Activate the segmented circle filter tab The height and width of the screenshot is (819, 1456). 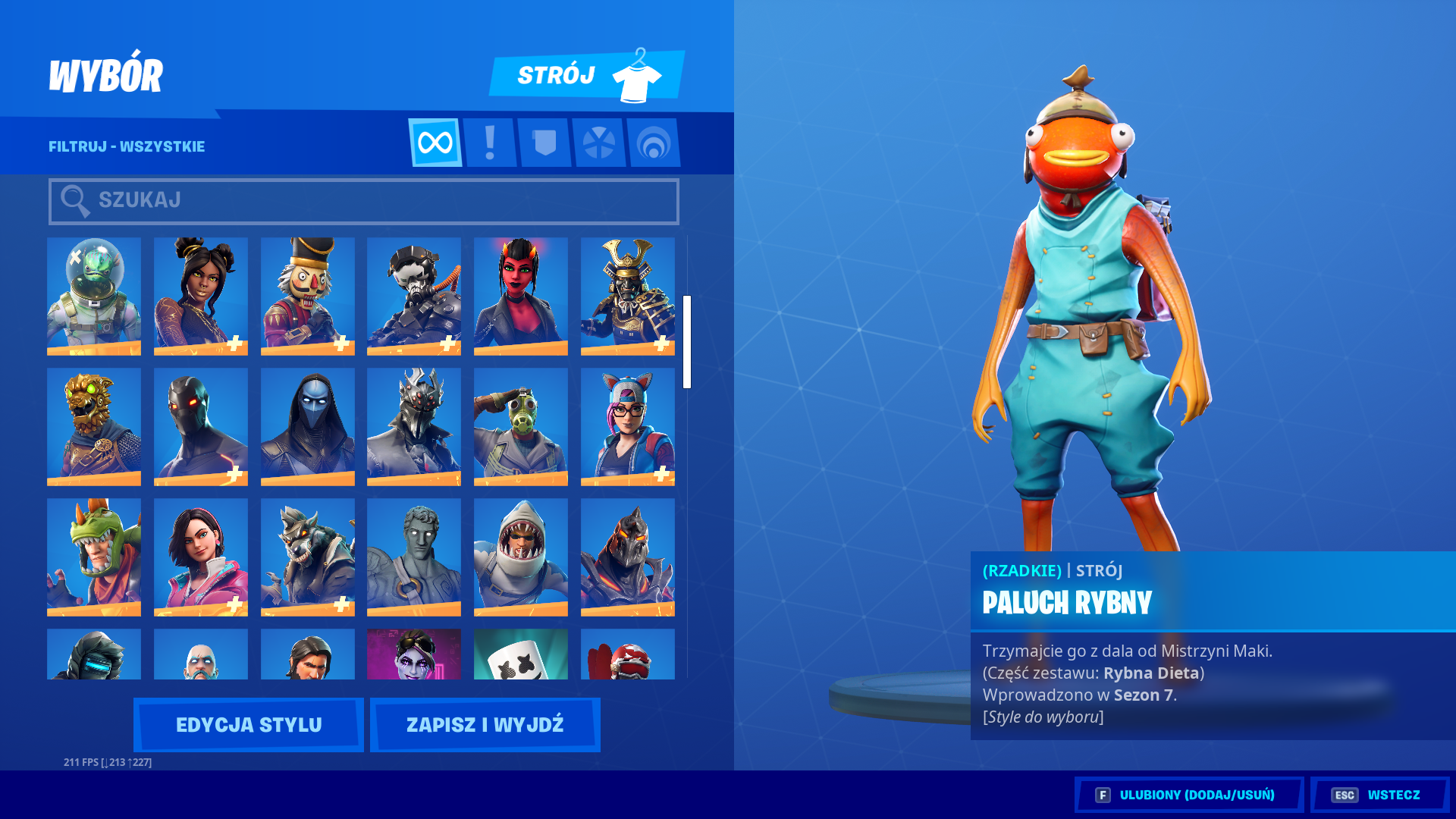pyautogui.click(x=599, y=143)
